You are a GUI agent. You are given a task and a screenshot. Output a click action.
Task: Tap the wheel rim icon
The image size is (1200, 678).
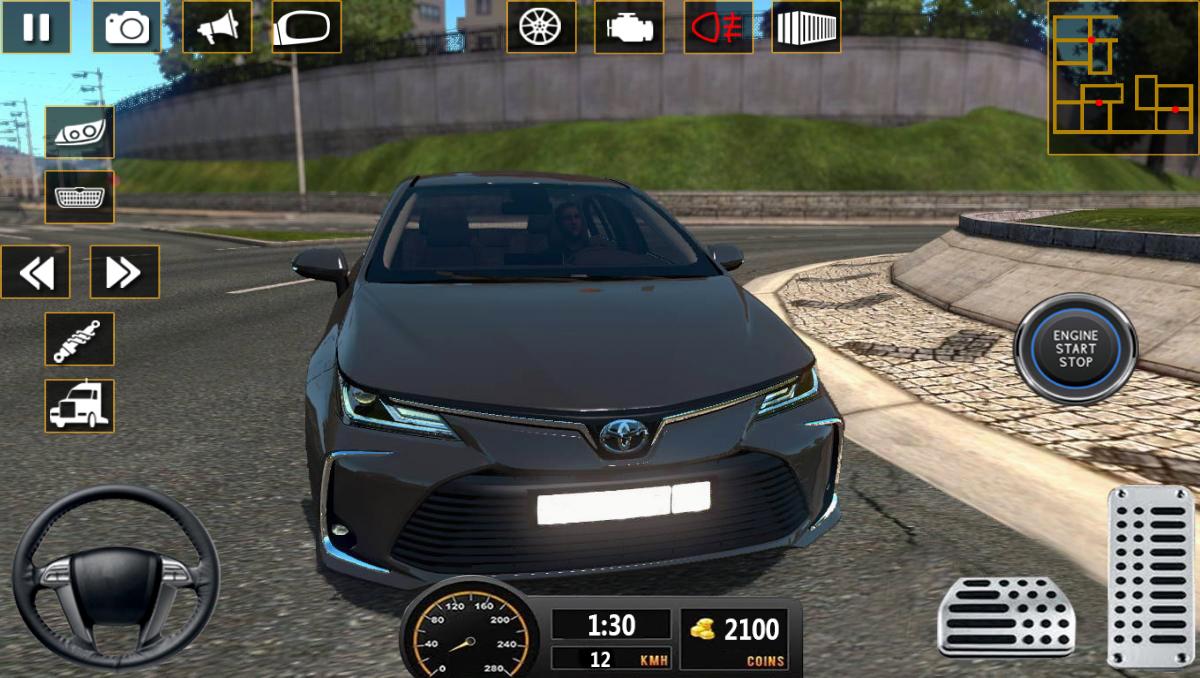tap(540, 27)
